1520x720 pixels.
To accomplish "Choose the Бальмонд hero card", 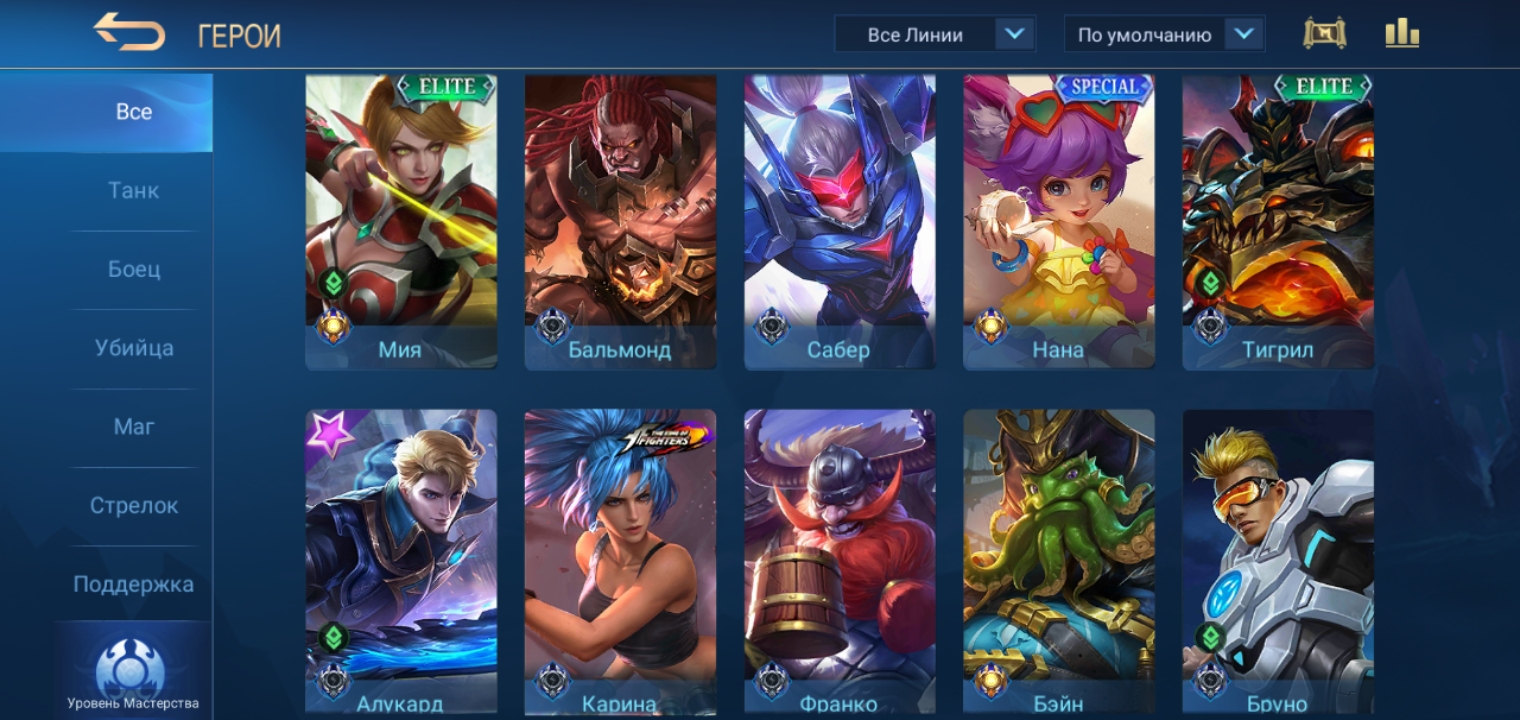I will [x=620, y=220].
